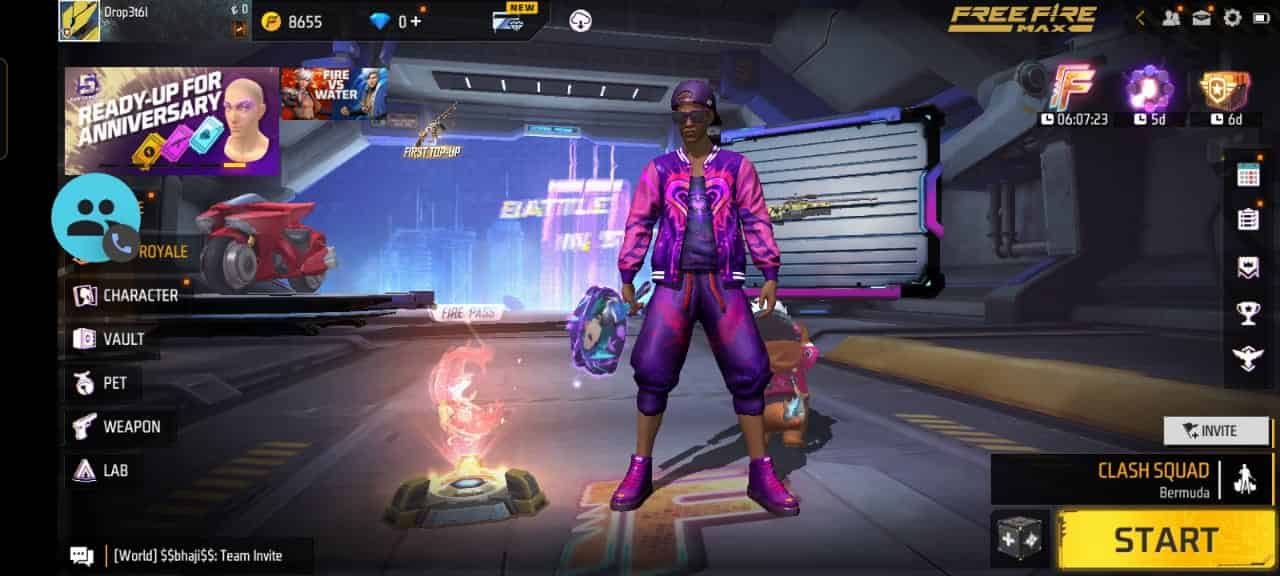The image size is (1280, 576).
Task: Open the world chat message bar
Action: click(190, 556)
